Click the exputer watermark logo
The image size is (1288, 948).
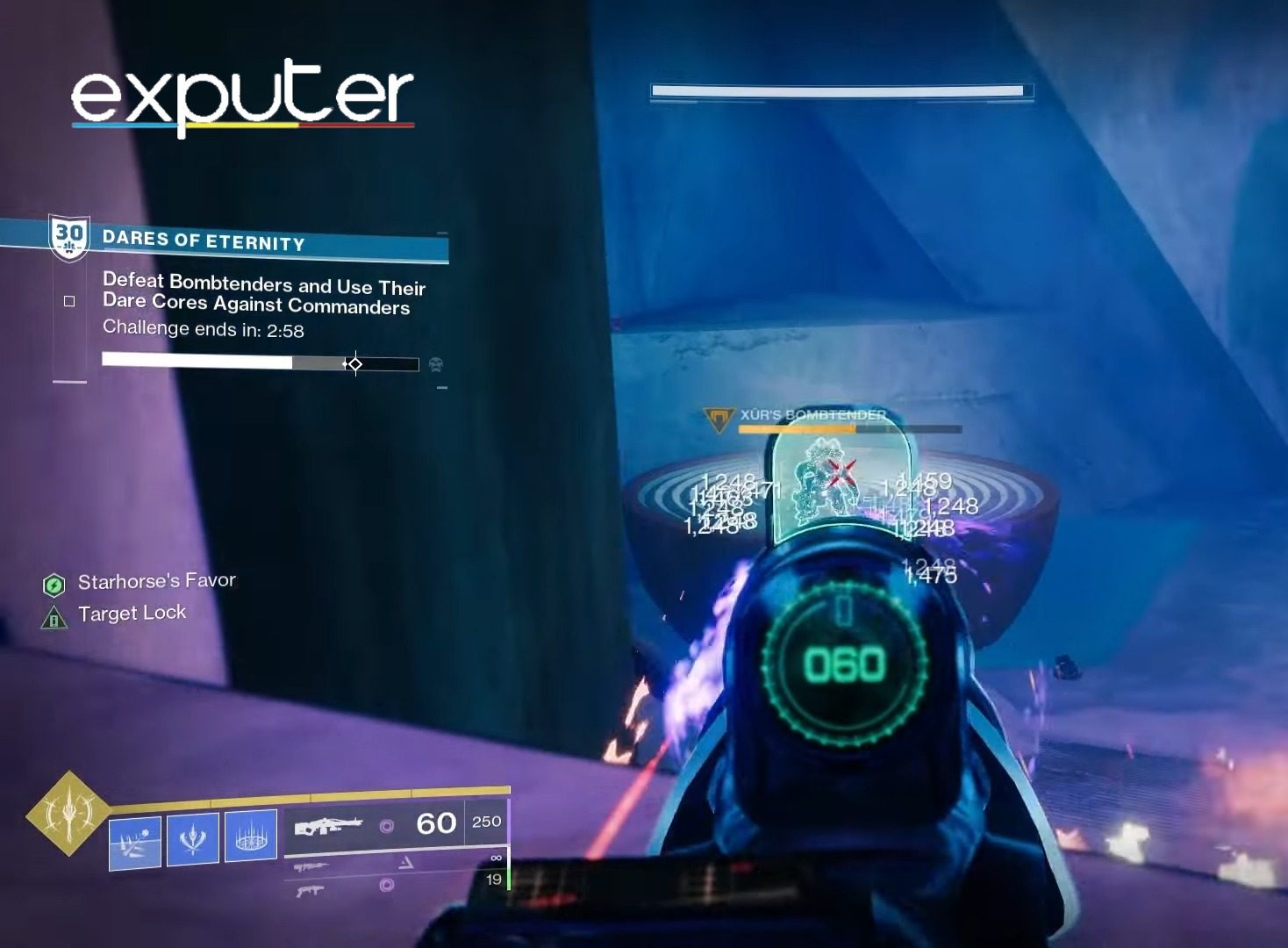click(242, 94)
